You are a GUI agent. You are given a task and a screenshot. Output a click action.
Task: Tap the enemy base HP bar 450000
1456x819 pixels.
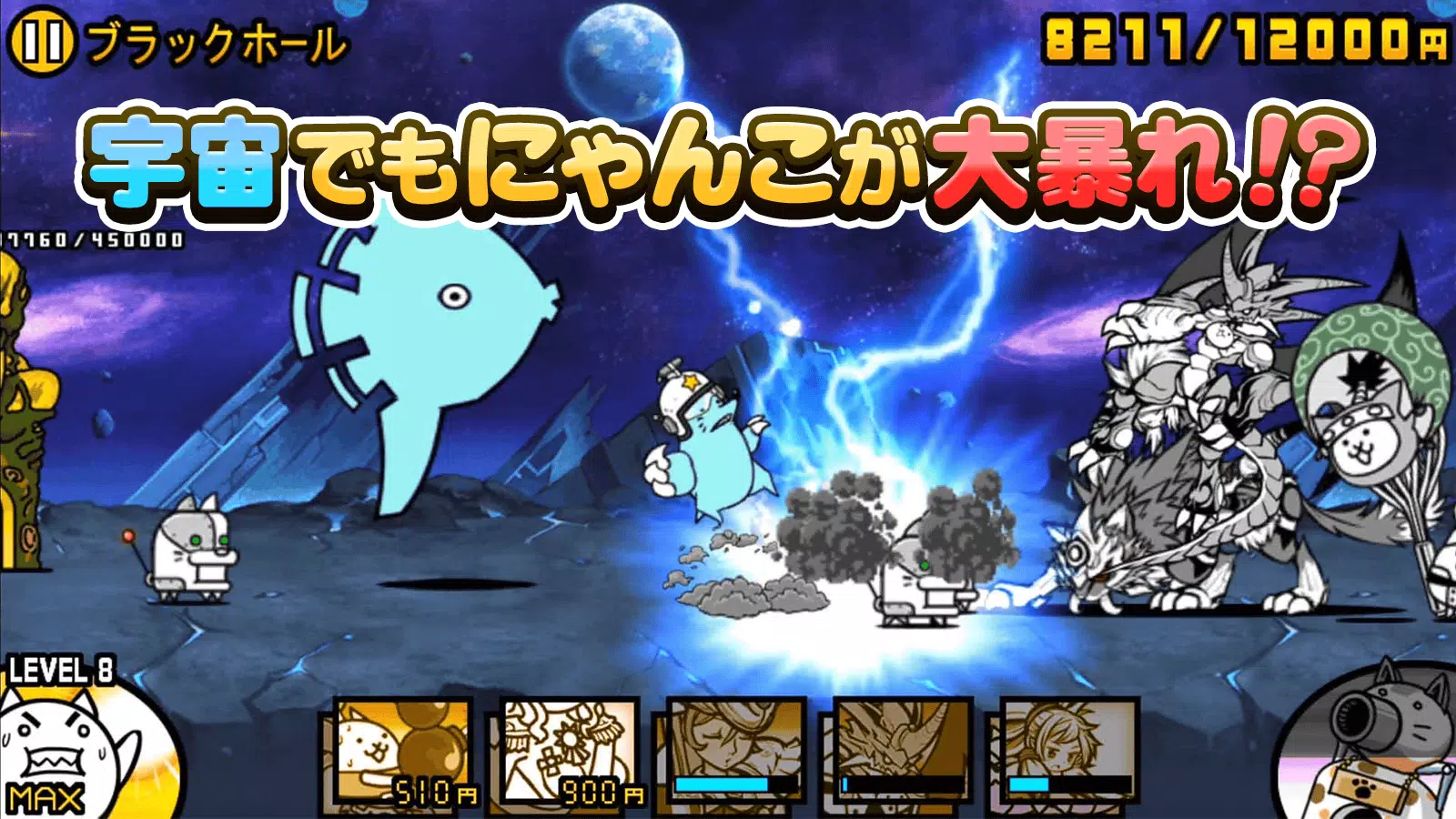91,241
